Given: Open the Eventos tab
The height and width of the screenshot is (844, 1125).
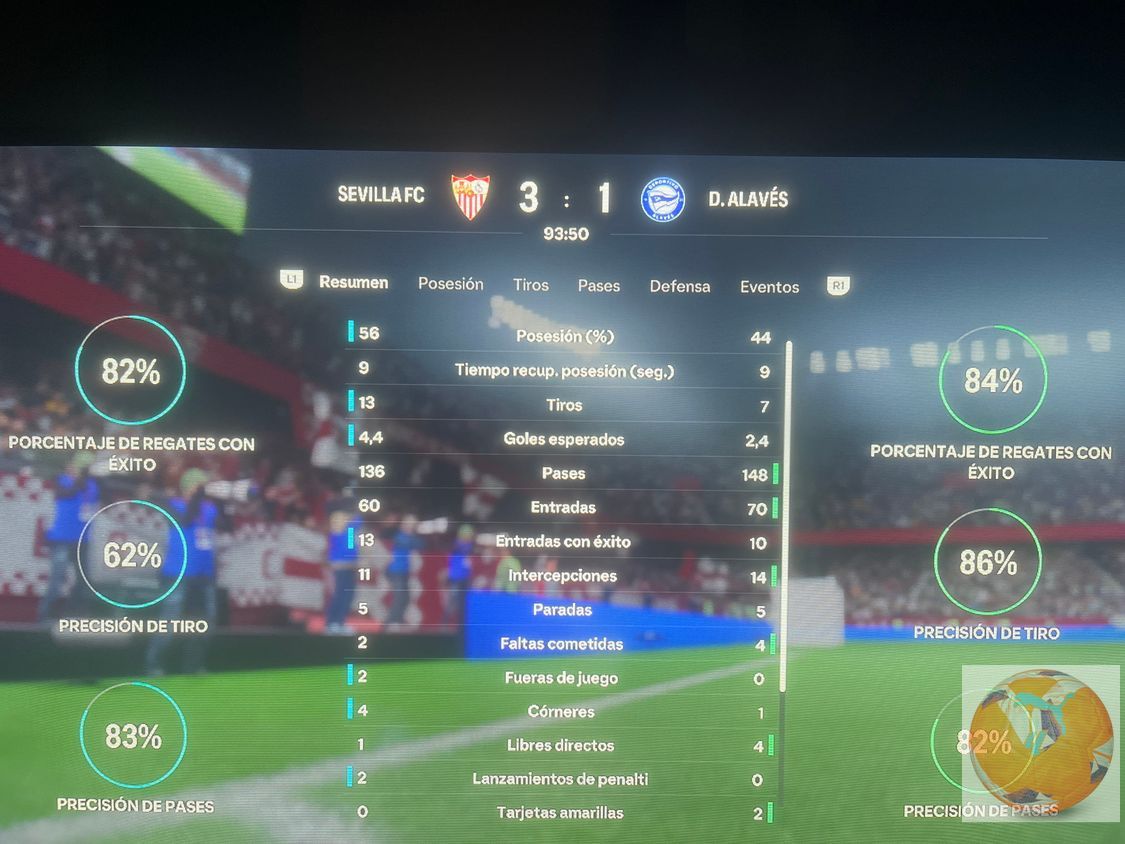Looking at the screenshot, I should point(769,287).
